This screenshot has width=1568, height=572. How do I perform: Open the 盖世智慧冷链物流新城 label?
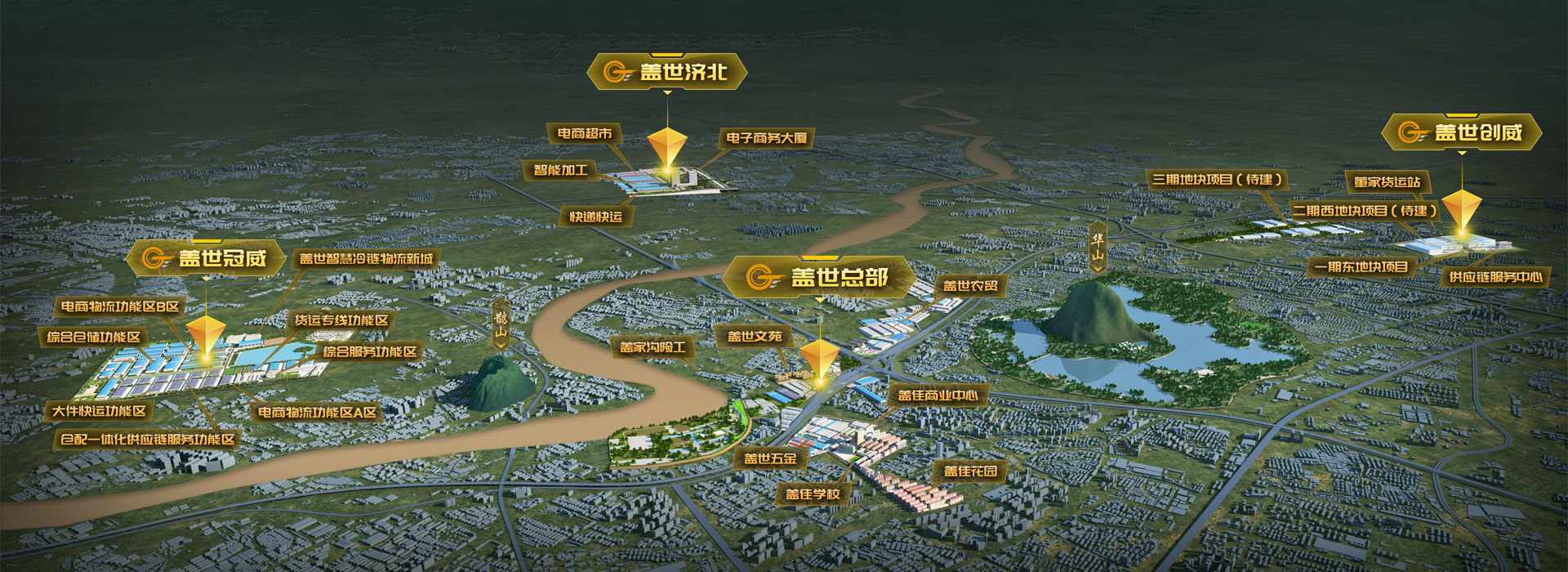[x=366, y=259]
